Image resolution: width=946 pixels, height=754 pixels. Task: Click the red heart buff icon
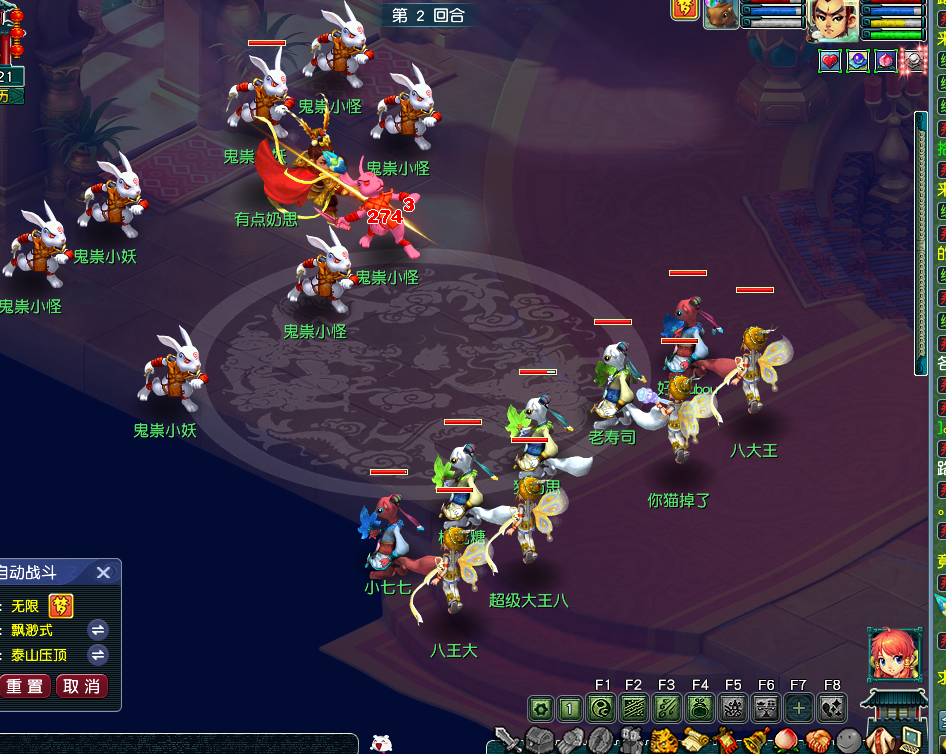click(830, 61)
